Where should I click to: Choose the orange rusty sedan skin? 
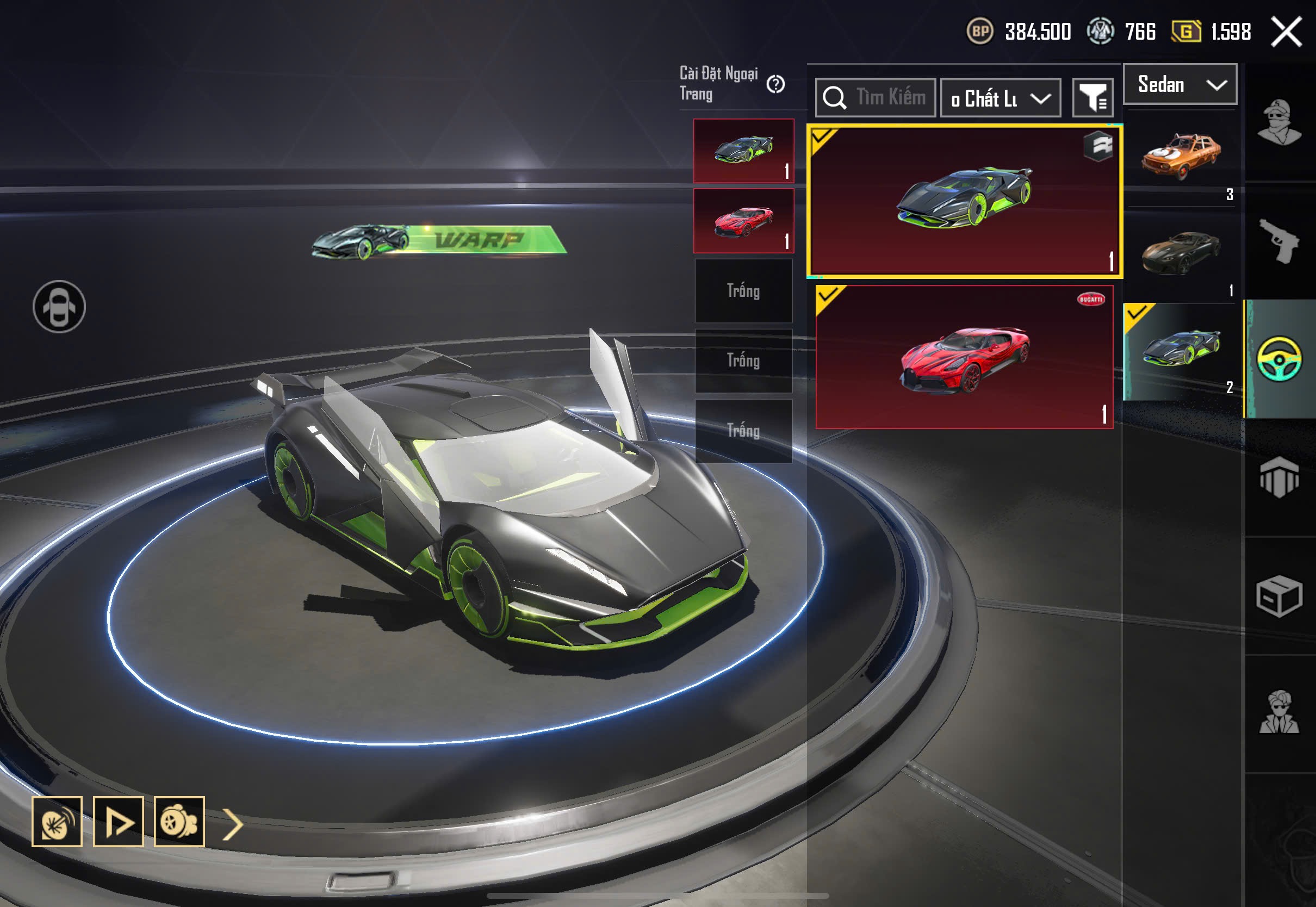coord(1181,154)
